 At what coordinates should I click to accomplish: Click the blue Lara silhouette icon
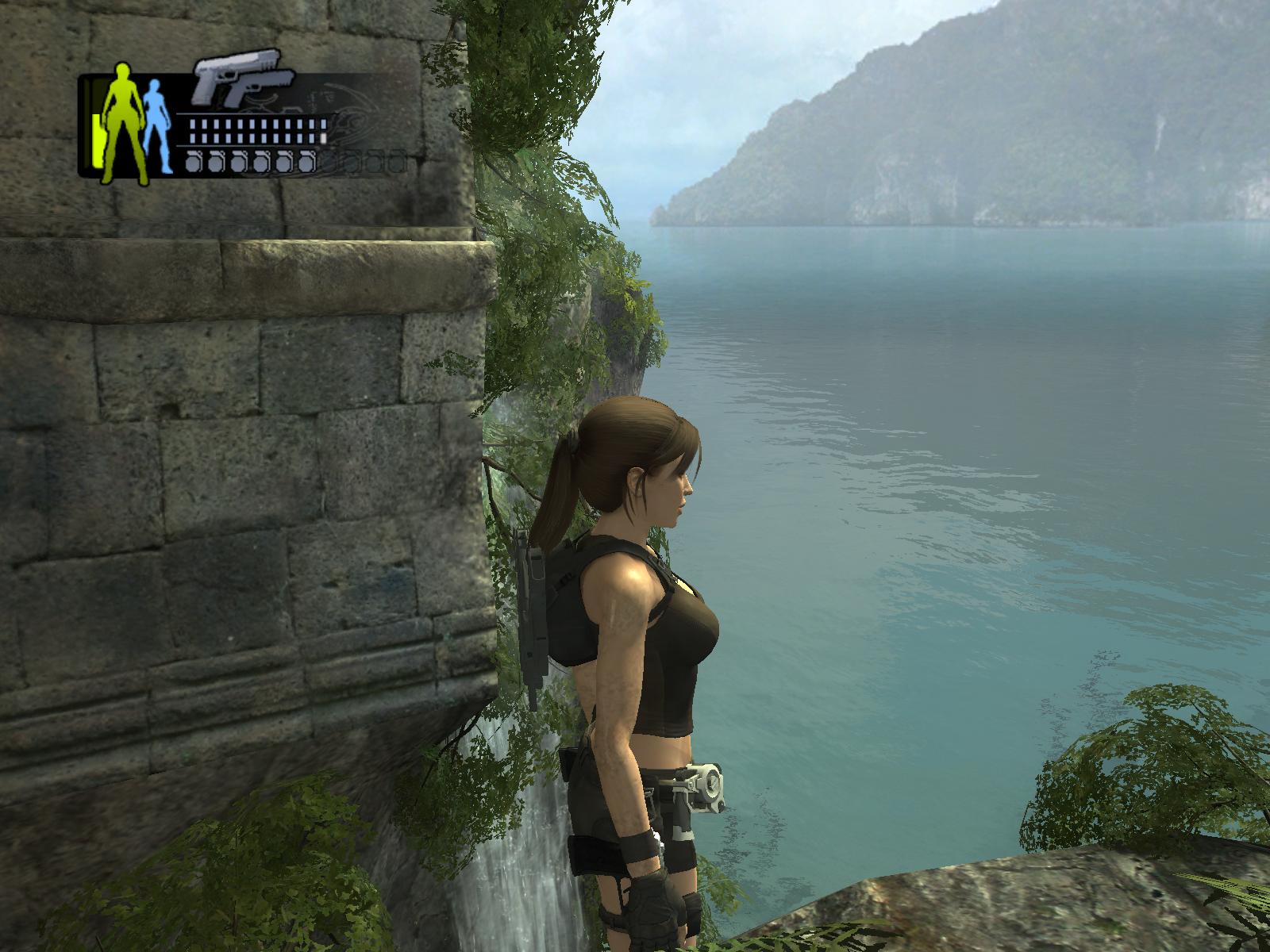156,127
